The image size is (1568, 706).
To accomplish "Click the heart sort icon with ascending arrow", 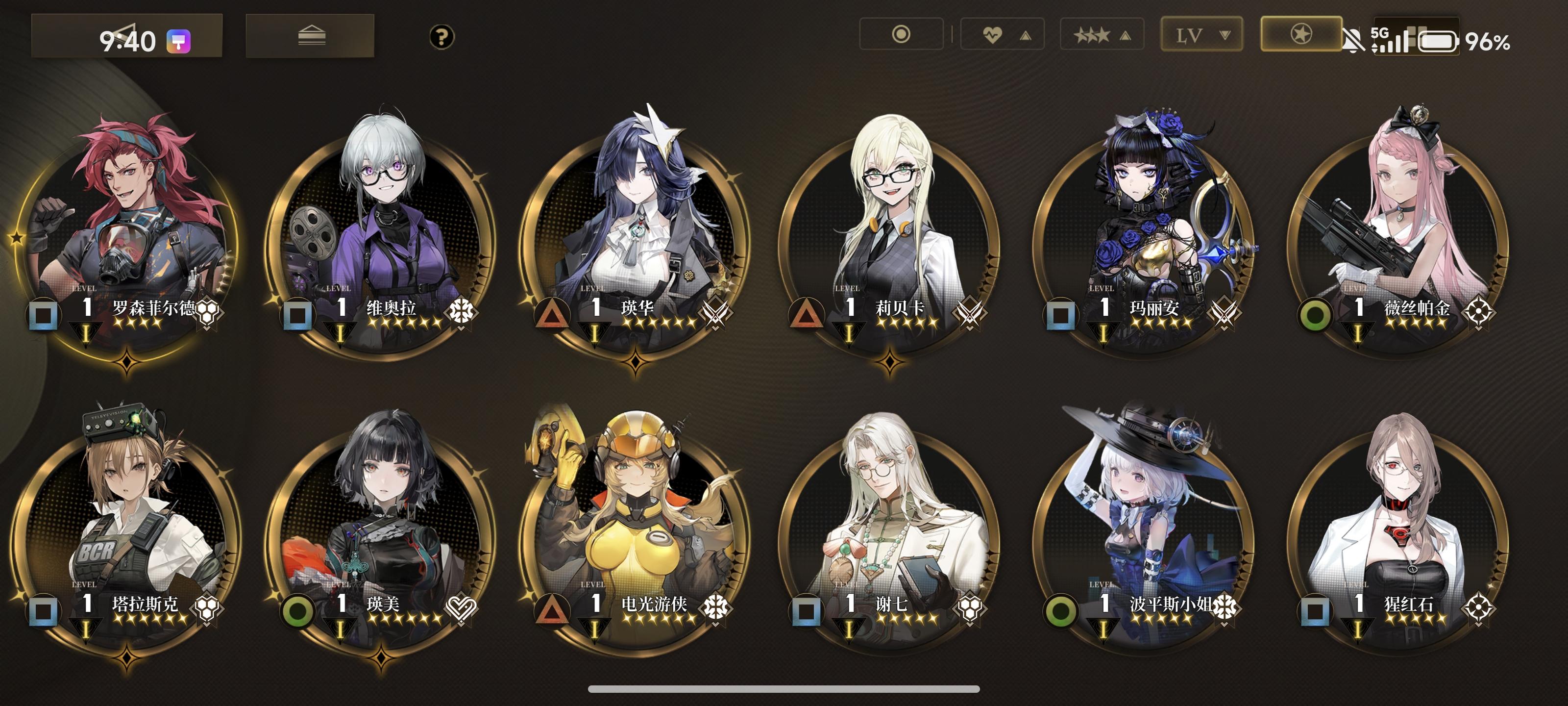I will coord(1001,35).
